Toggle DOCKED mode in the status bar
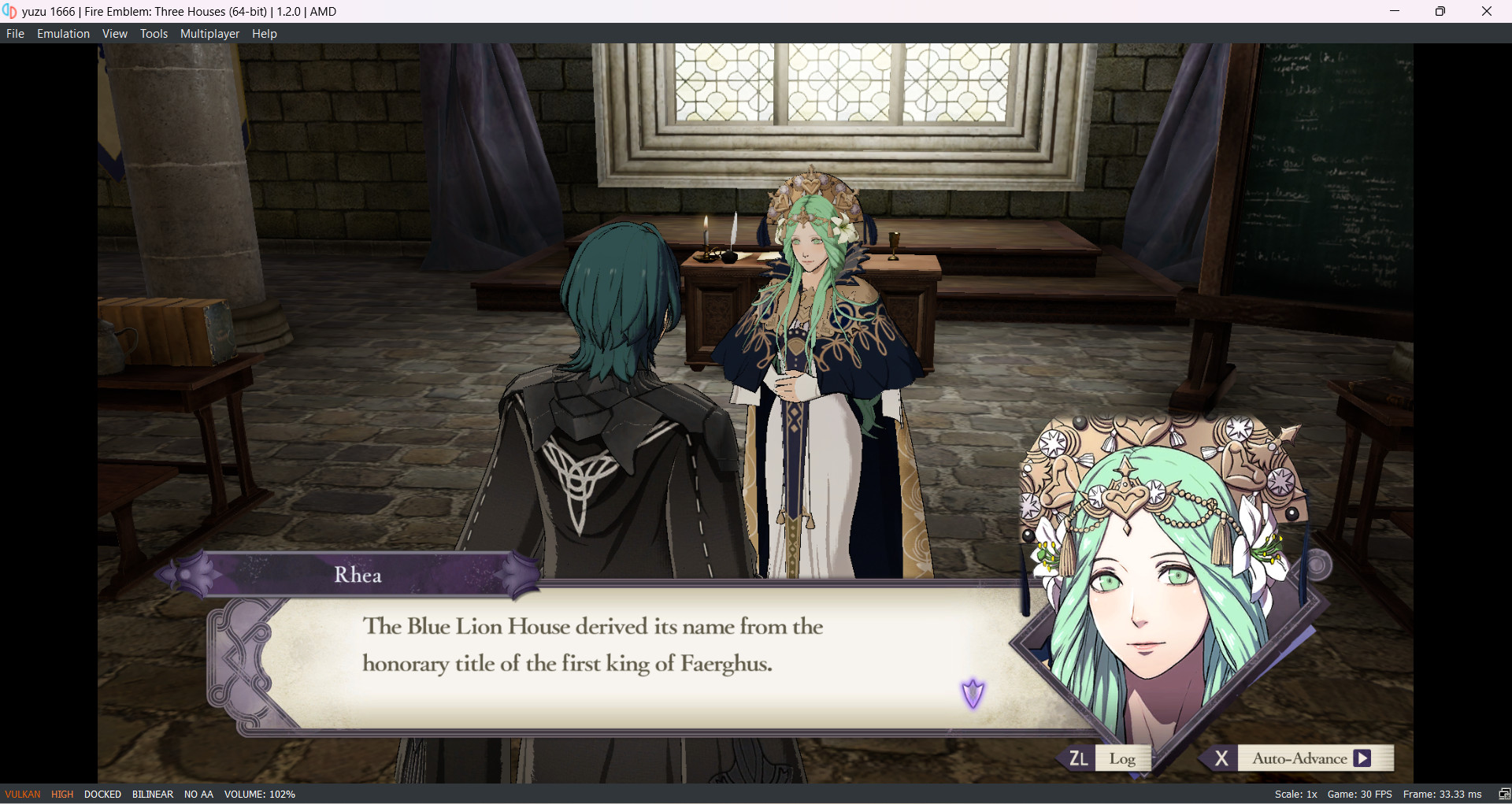Viewport: 1512px width, 804px height. click(x=102, y=794)
